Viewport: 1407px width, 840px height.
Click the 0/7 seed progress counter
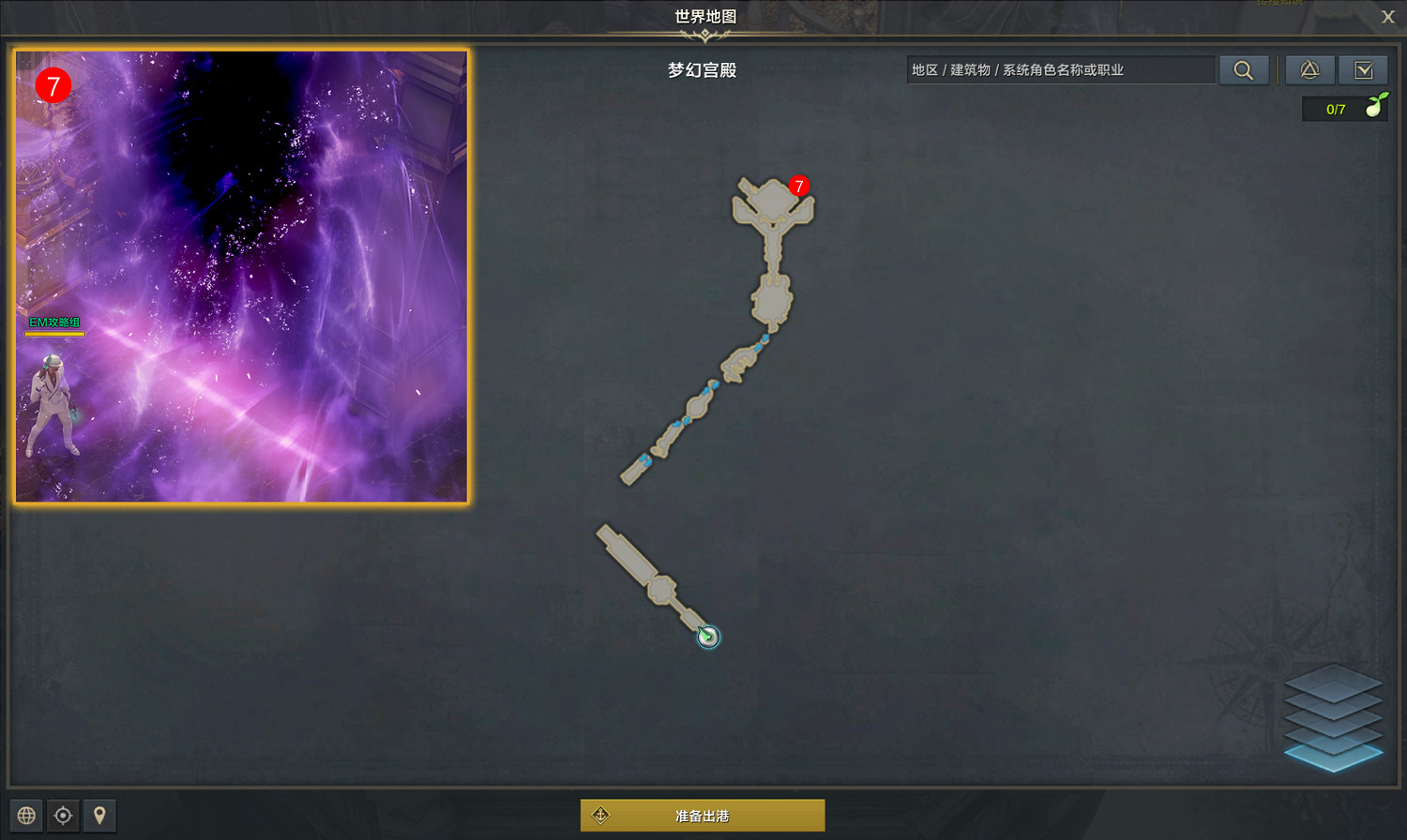click(x=1336, y=108)
